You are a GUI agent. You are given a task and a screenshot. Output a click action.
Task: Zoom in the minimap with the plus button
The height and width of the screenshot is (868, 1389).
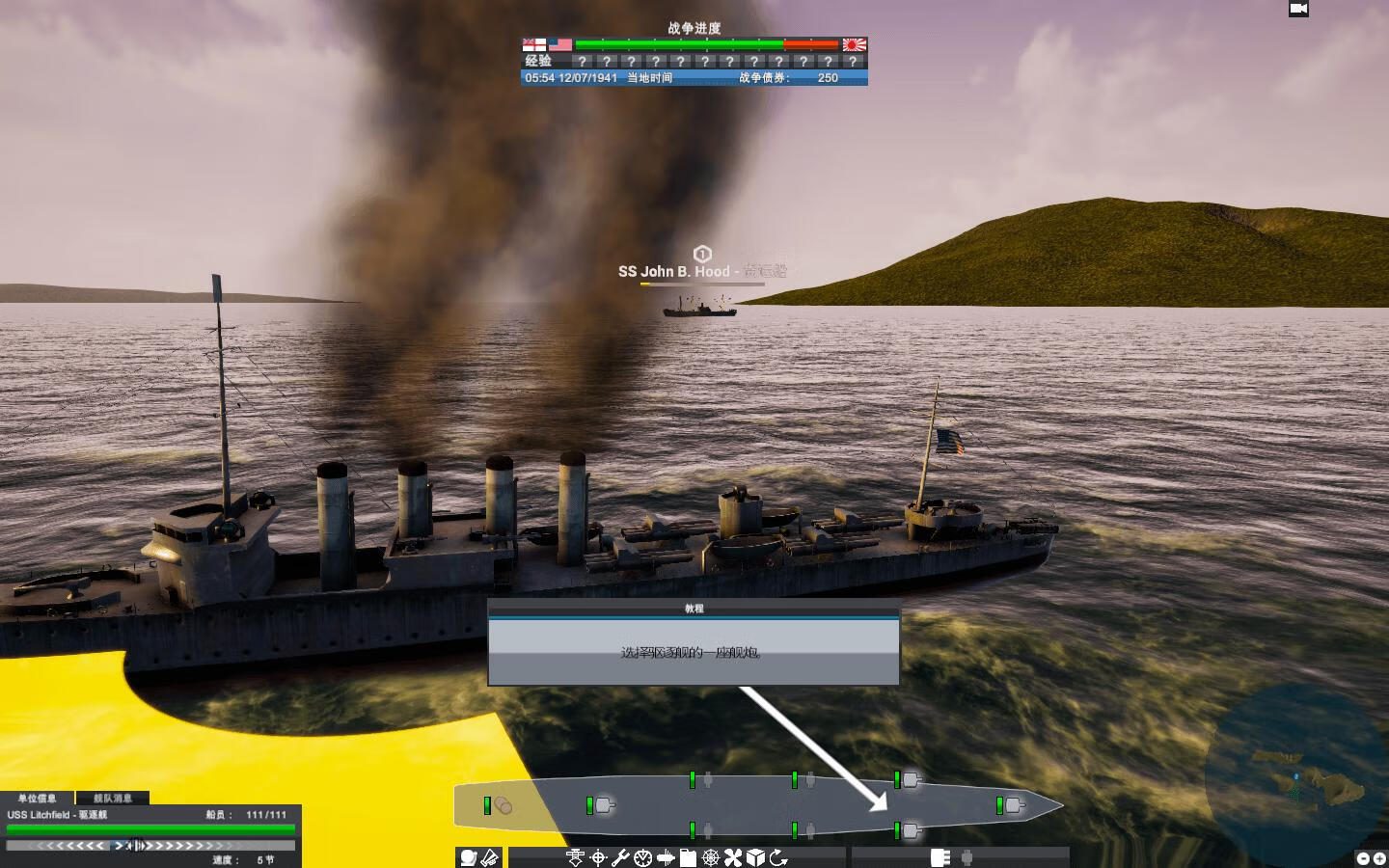(1379, 858)
